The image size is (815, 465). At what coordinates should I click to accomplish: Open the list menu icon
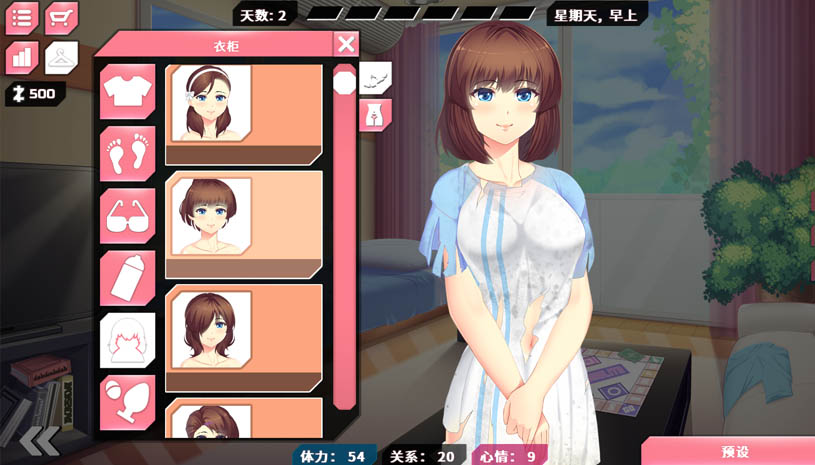coord(22,18)
